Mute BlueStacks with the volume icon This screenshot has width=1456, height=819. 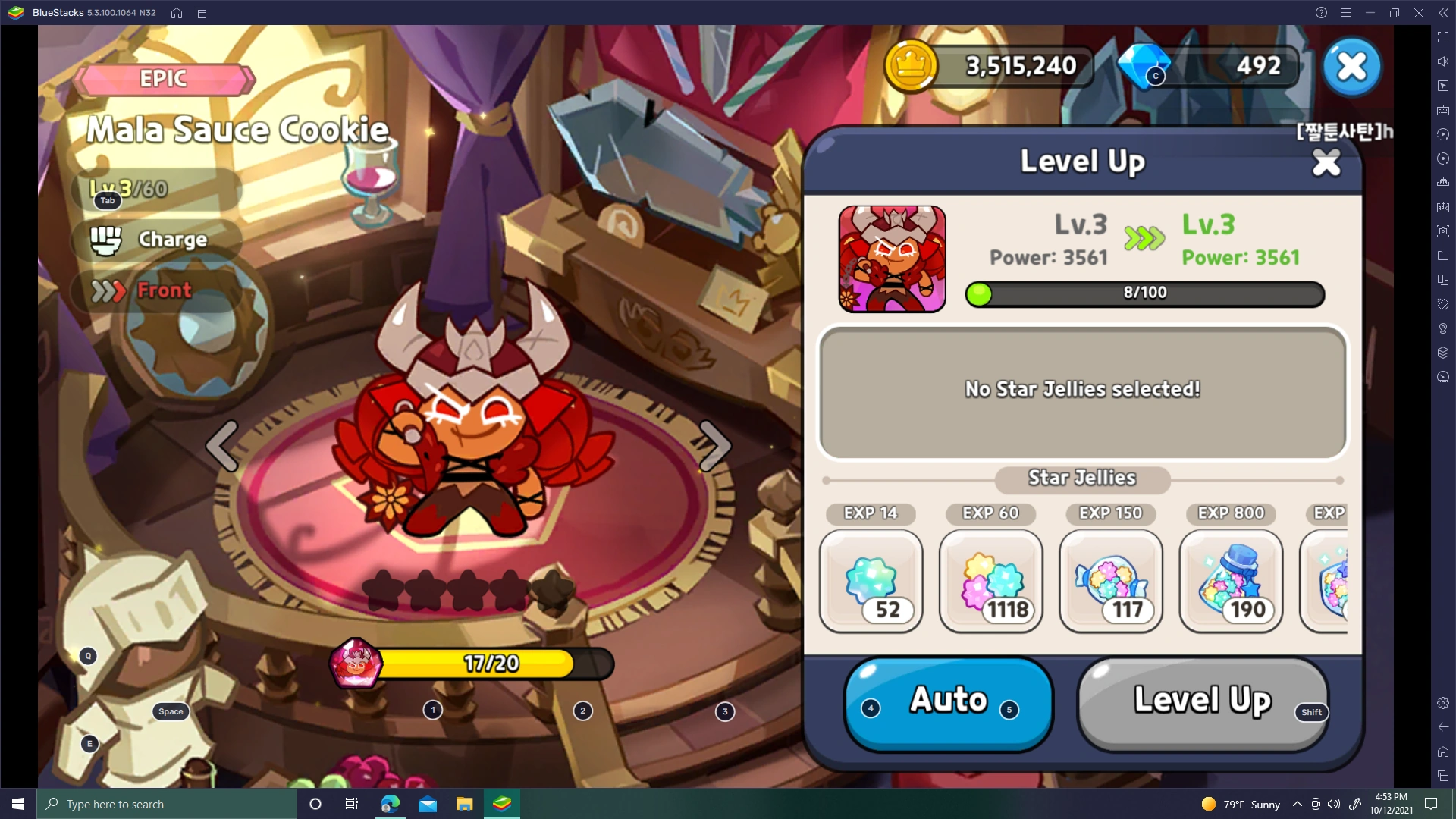click(1444, 62)
